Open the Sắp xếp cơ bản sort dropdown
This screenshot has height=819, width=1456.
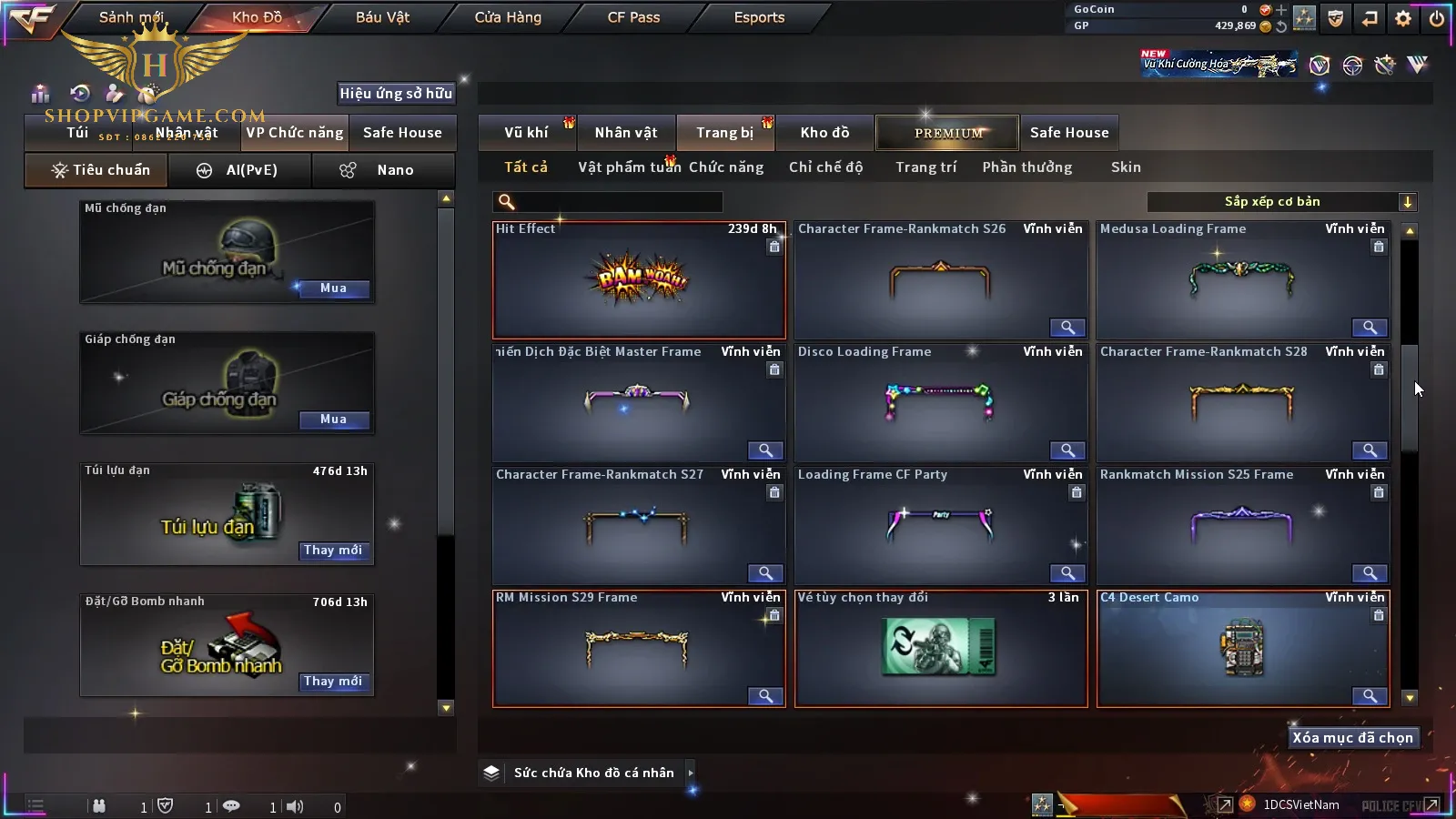point(1282,202)
